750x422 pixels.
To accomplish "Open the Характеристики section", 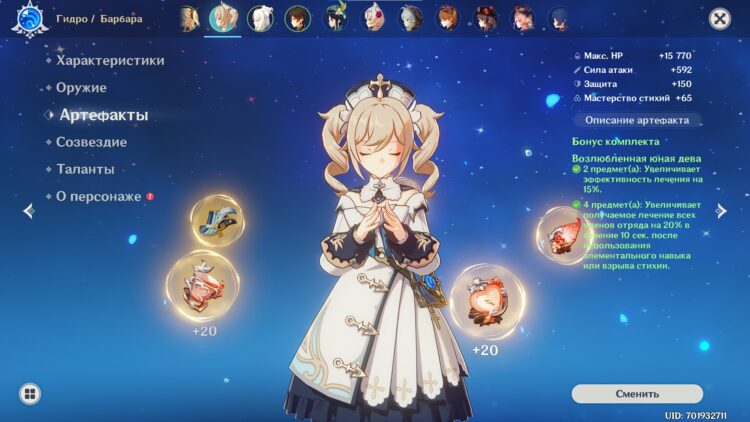I will point(110,61).
